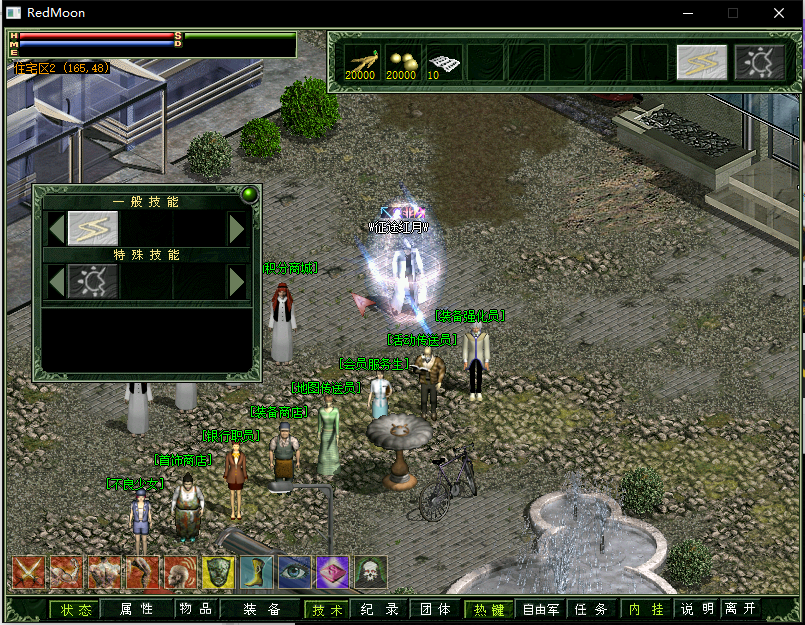Viewport: 805px width, 625px height.
Task: Toggle the 热键 hotkey bar button
Action: click(488, 609)
